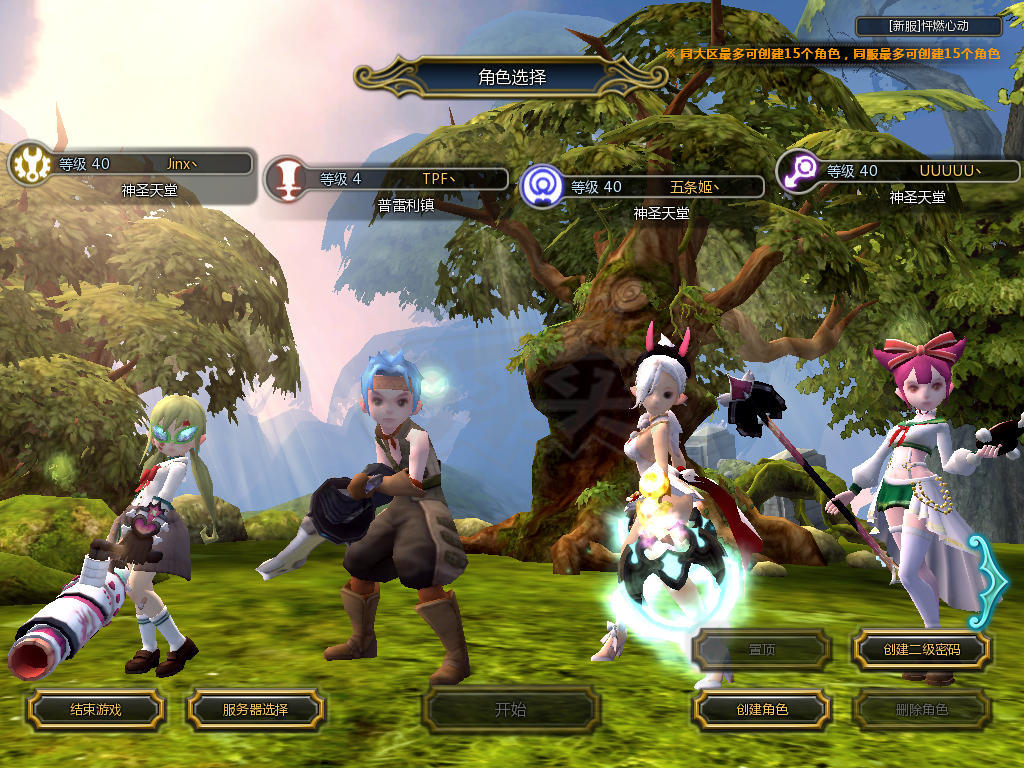Open 服务器选择 server selection
This screenshot has width=1024, height=768.
(255, 710)
